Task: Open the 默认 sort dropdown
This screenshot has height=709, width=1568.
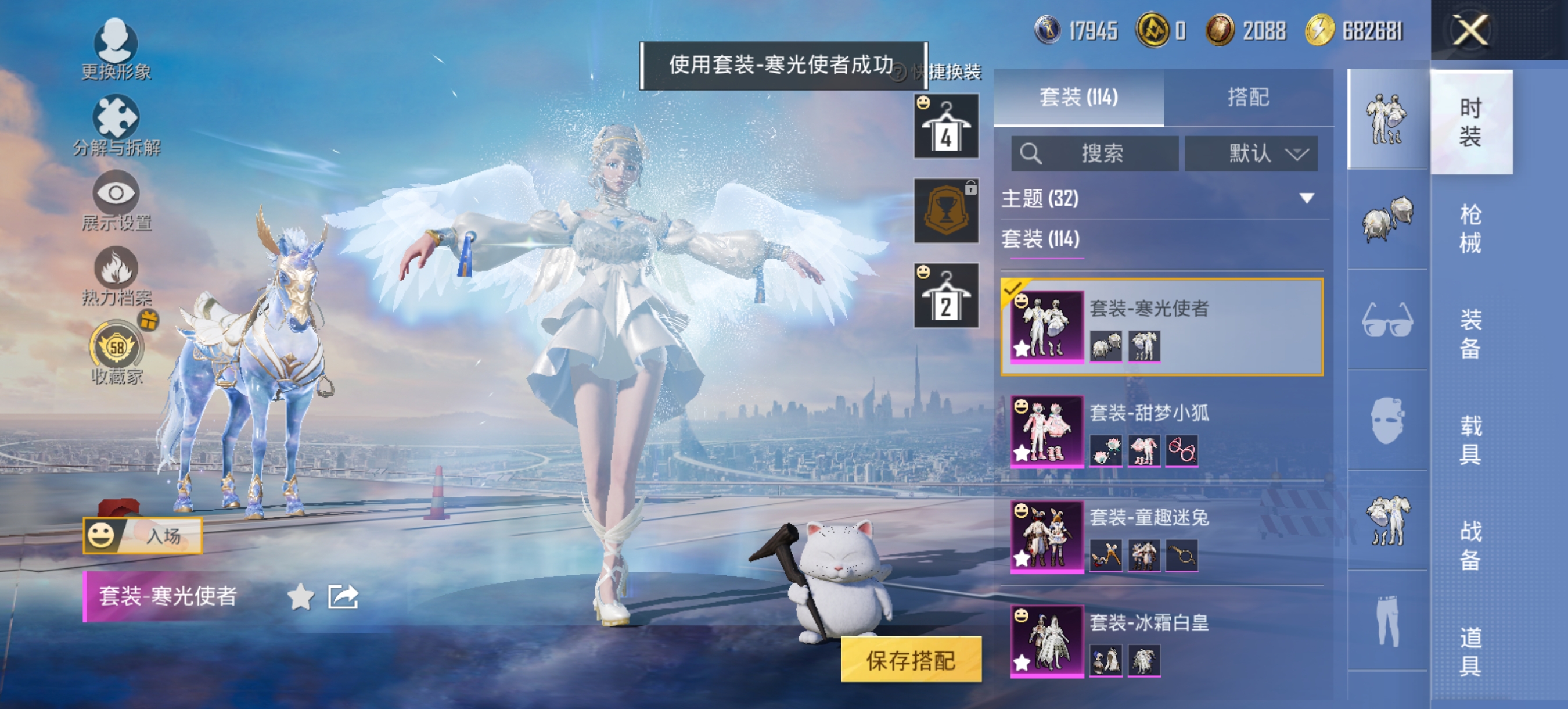Action: pyautogui.click(x=1250, y=153)
